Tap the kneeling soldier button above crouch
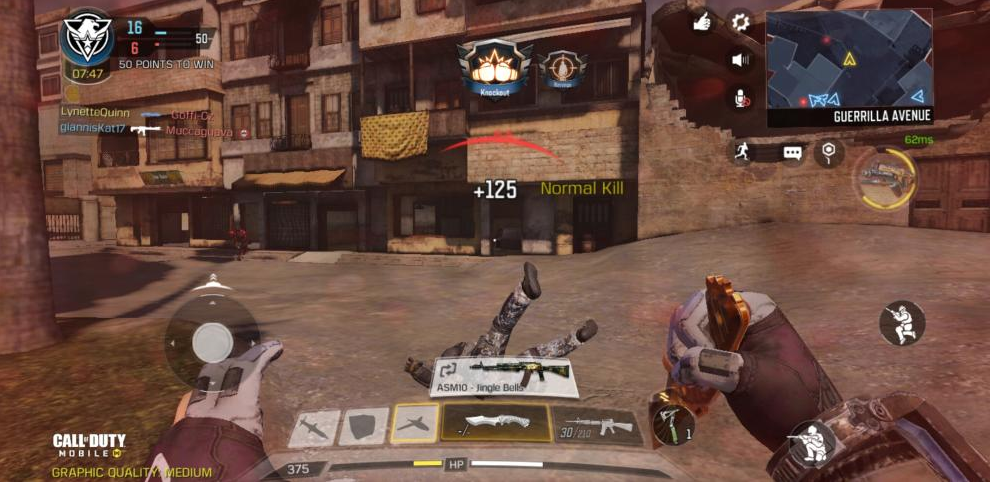Image resolution: width=990 pixels, height=482 pixels. point(901,323)
